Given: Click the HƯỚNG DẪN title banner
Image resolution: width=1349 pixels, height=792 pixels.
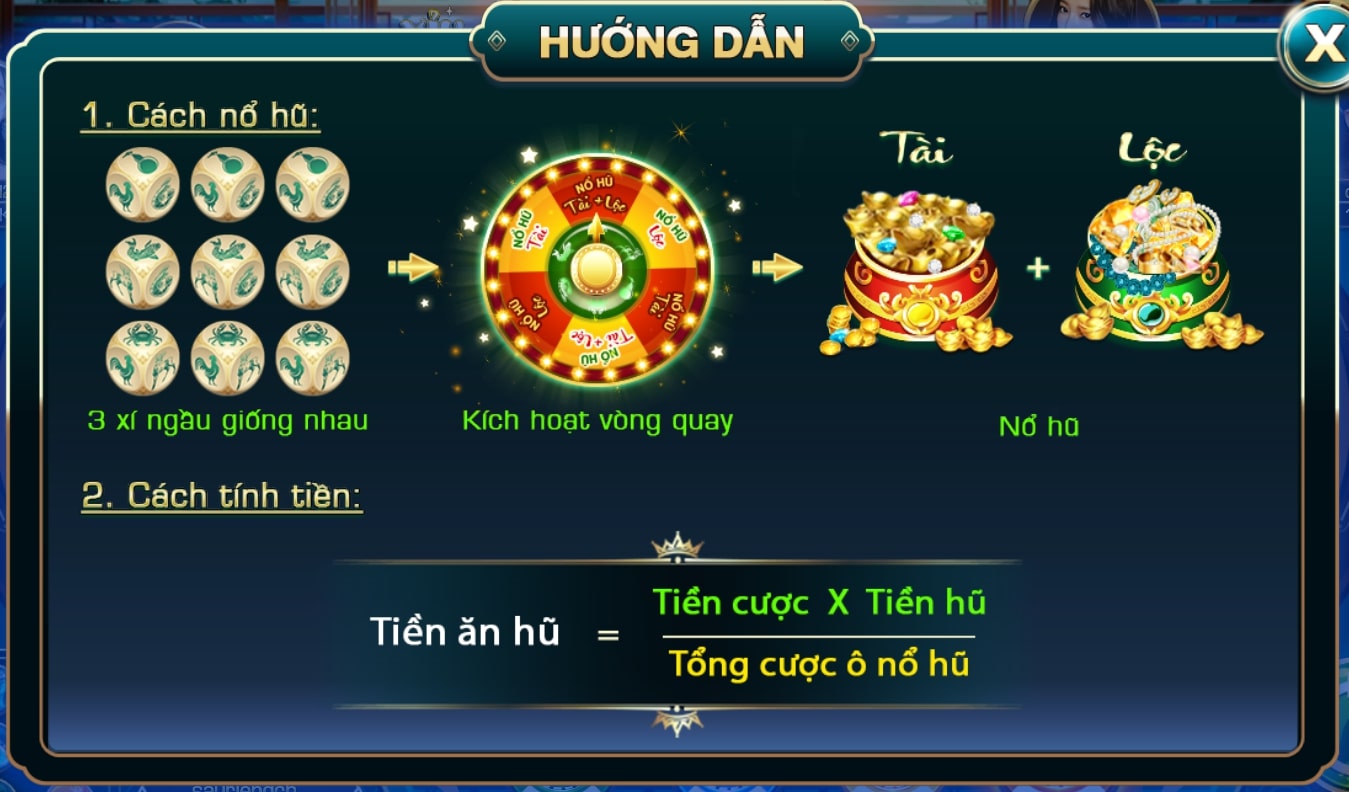Looking at the screenshot, I should coord(672,41).
